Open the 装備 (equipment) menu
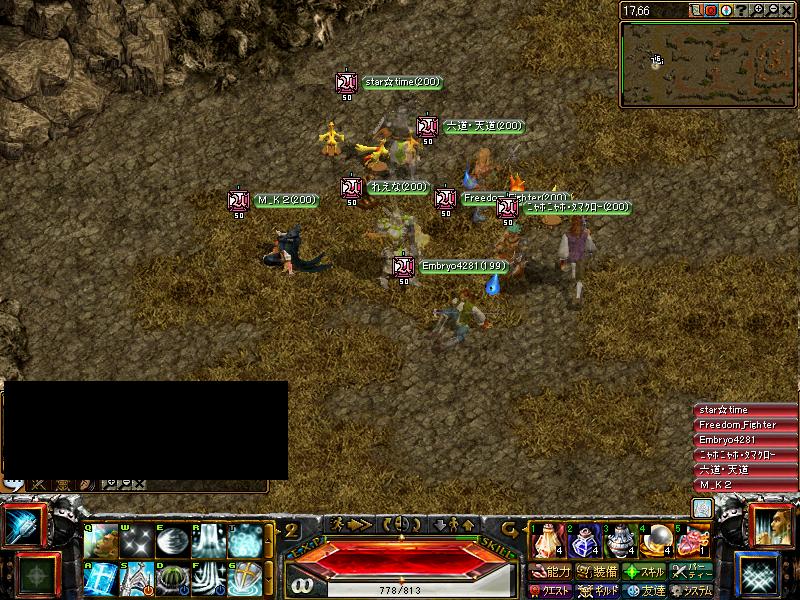The image size is (800, 600). [598, 573]
